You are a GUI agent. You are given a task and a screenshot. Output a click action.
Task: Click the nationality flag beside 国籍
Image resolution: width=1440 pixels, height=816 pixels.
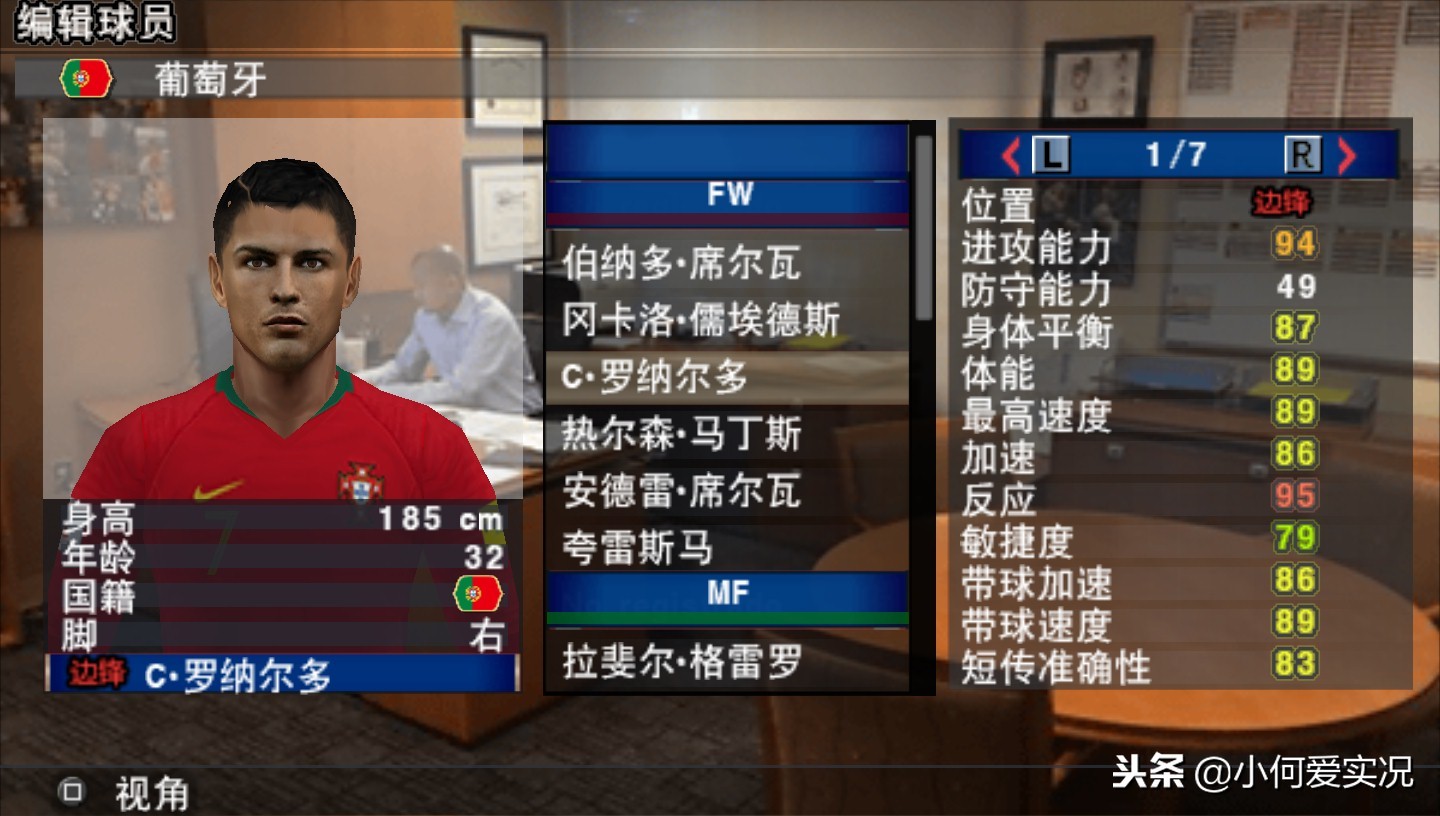[x=480, y=593]
